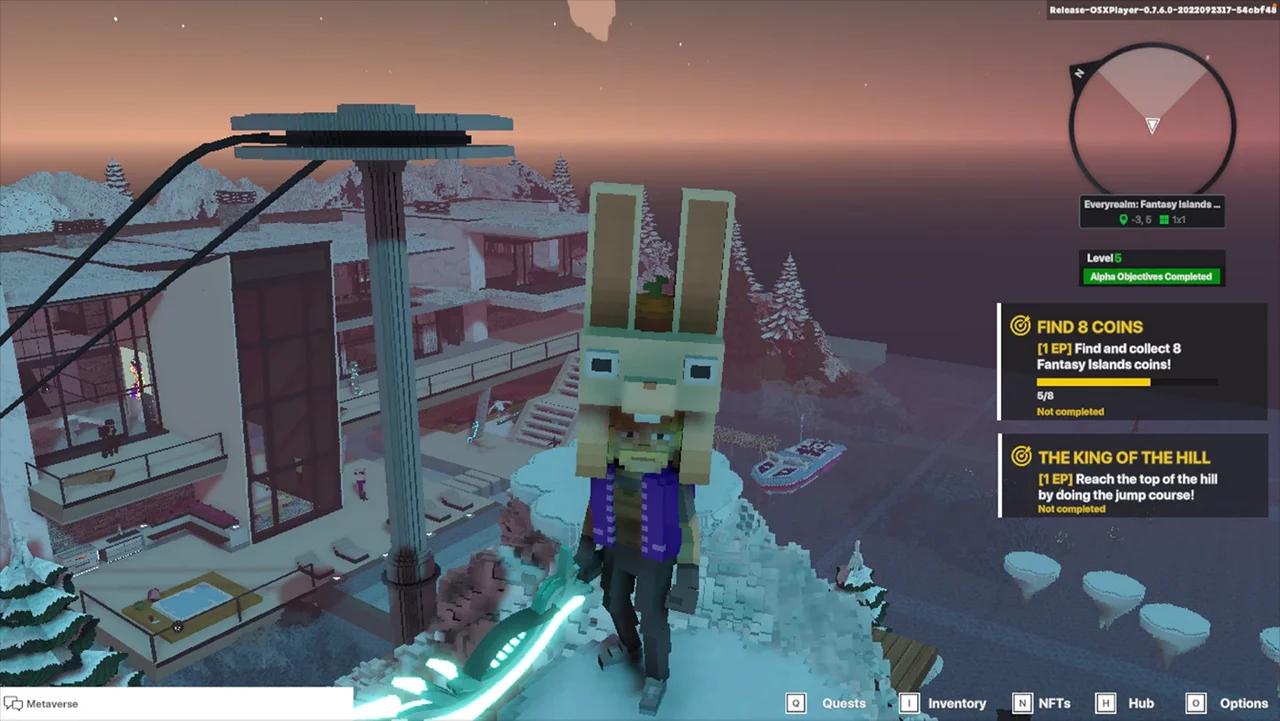Open the Hub using the H icon
Viewport: 1280px width, 721px height.
pos(1105,703)
